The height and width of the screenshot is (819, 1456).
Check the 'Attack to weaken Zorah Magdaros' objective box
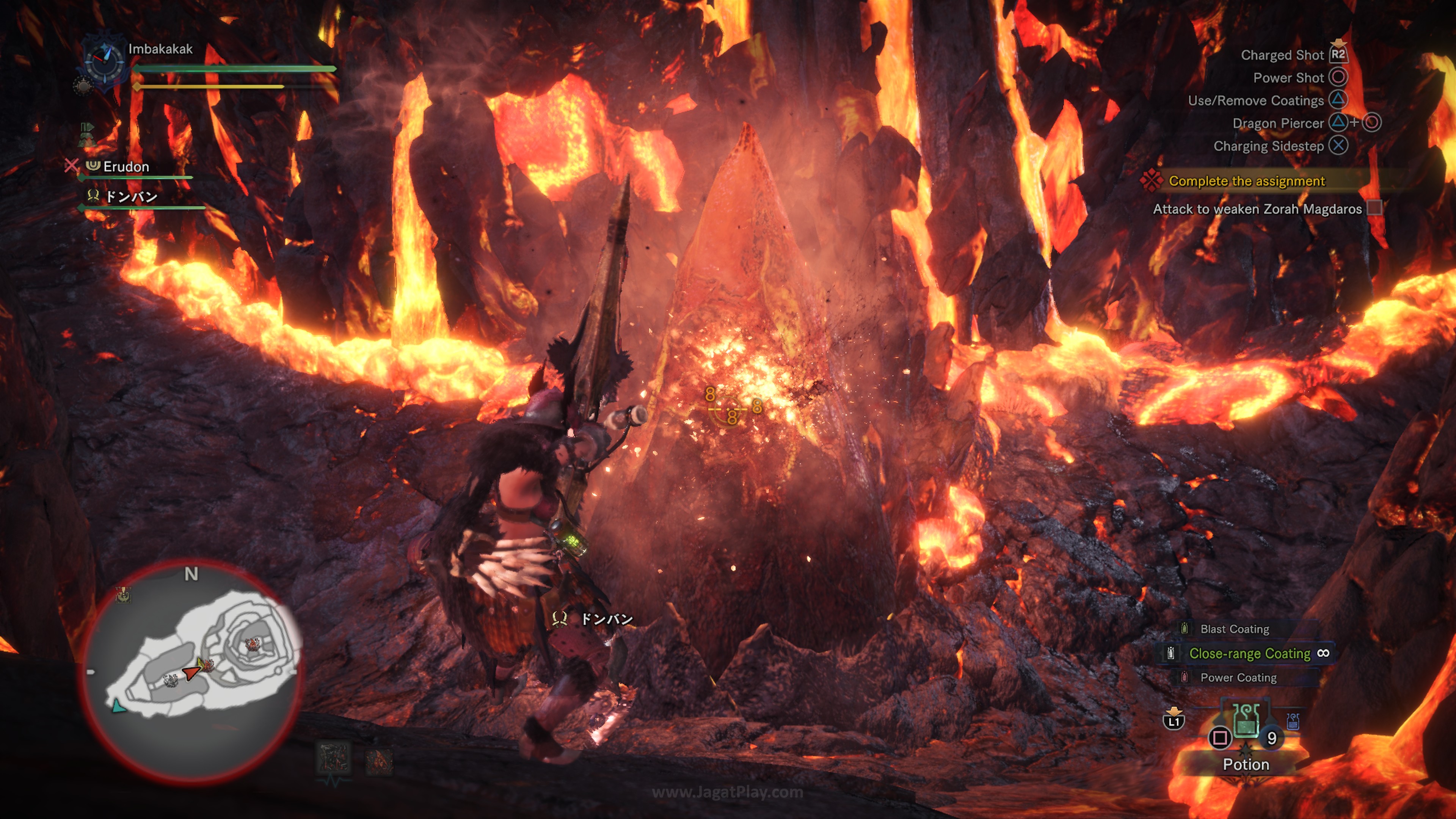pos(1374,209)
